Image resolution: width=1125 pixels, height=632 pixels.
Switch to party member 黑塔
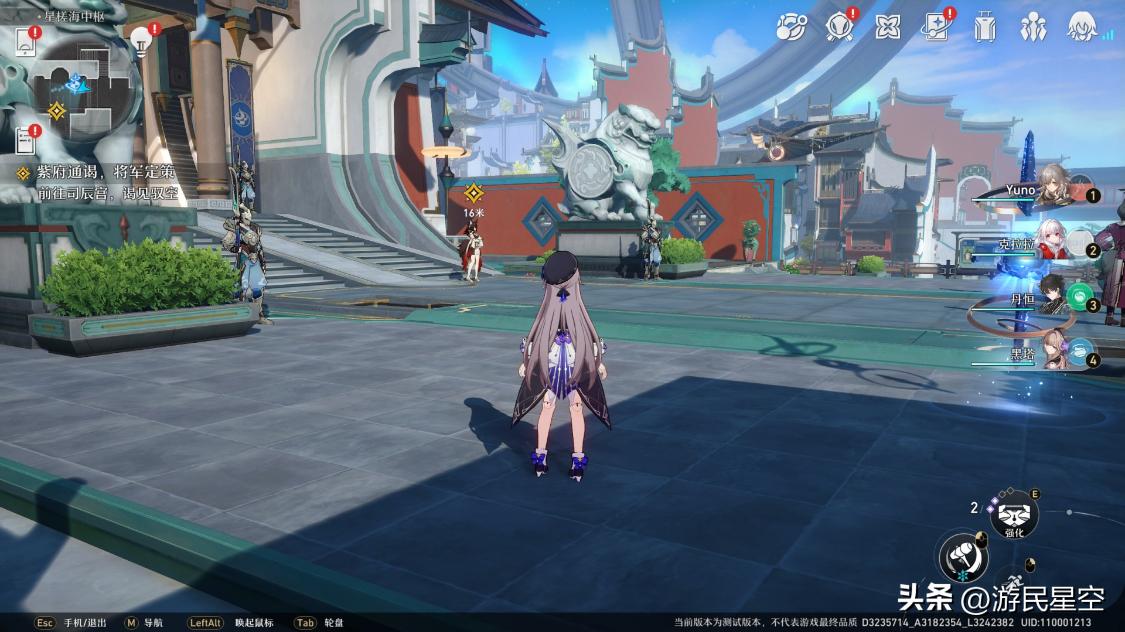tap(1050, 353)
